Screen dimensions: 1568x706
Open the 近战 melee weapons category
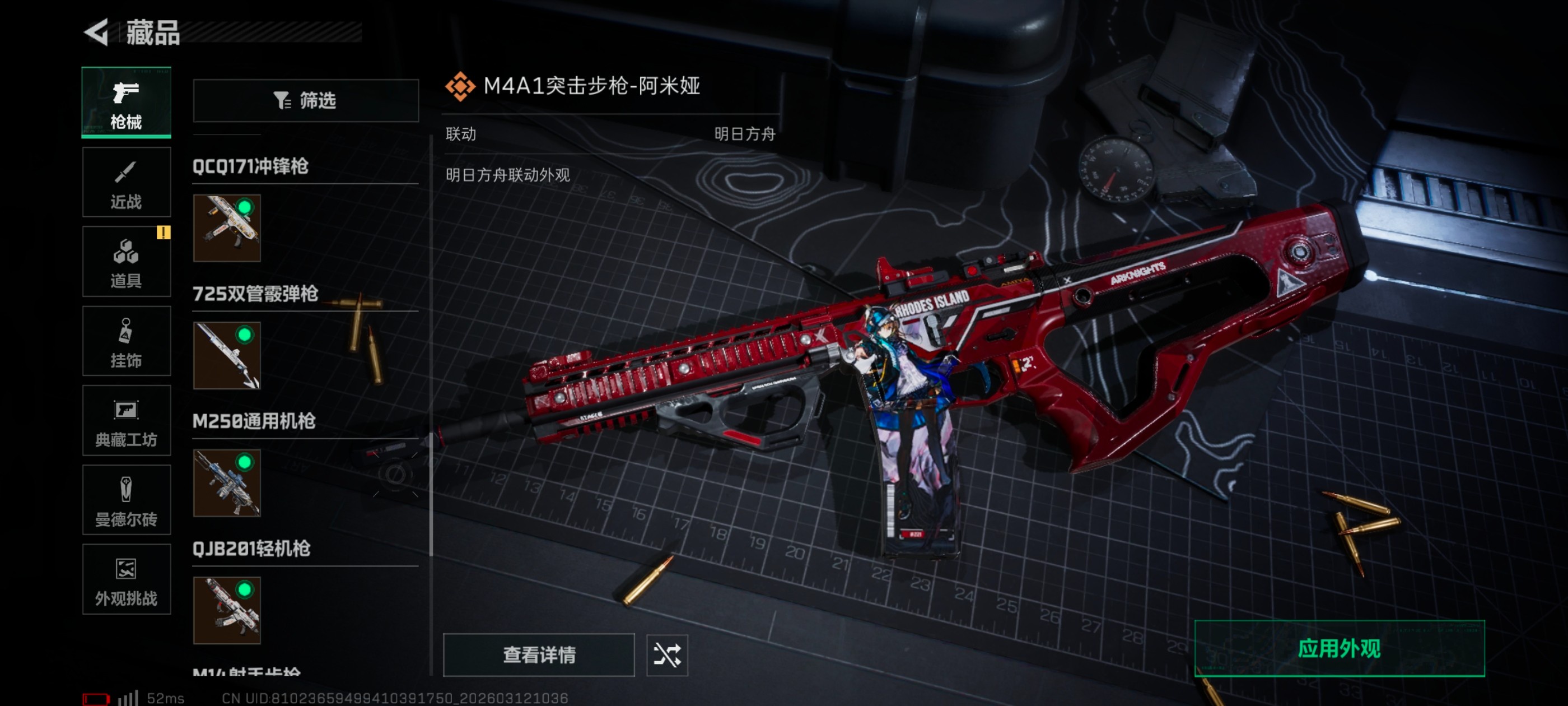click(126, 182)
